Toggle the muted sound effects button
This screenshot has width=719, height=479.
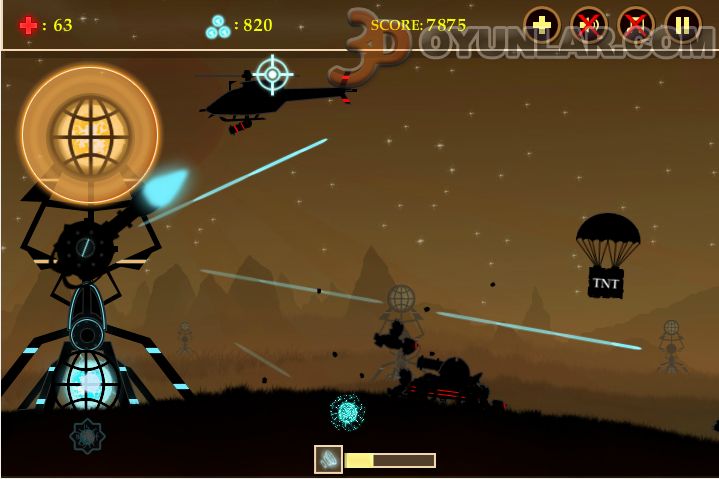(589, 25)
